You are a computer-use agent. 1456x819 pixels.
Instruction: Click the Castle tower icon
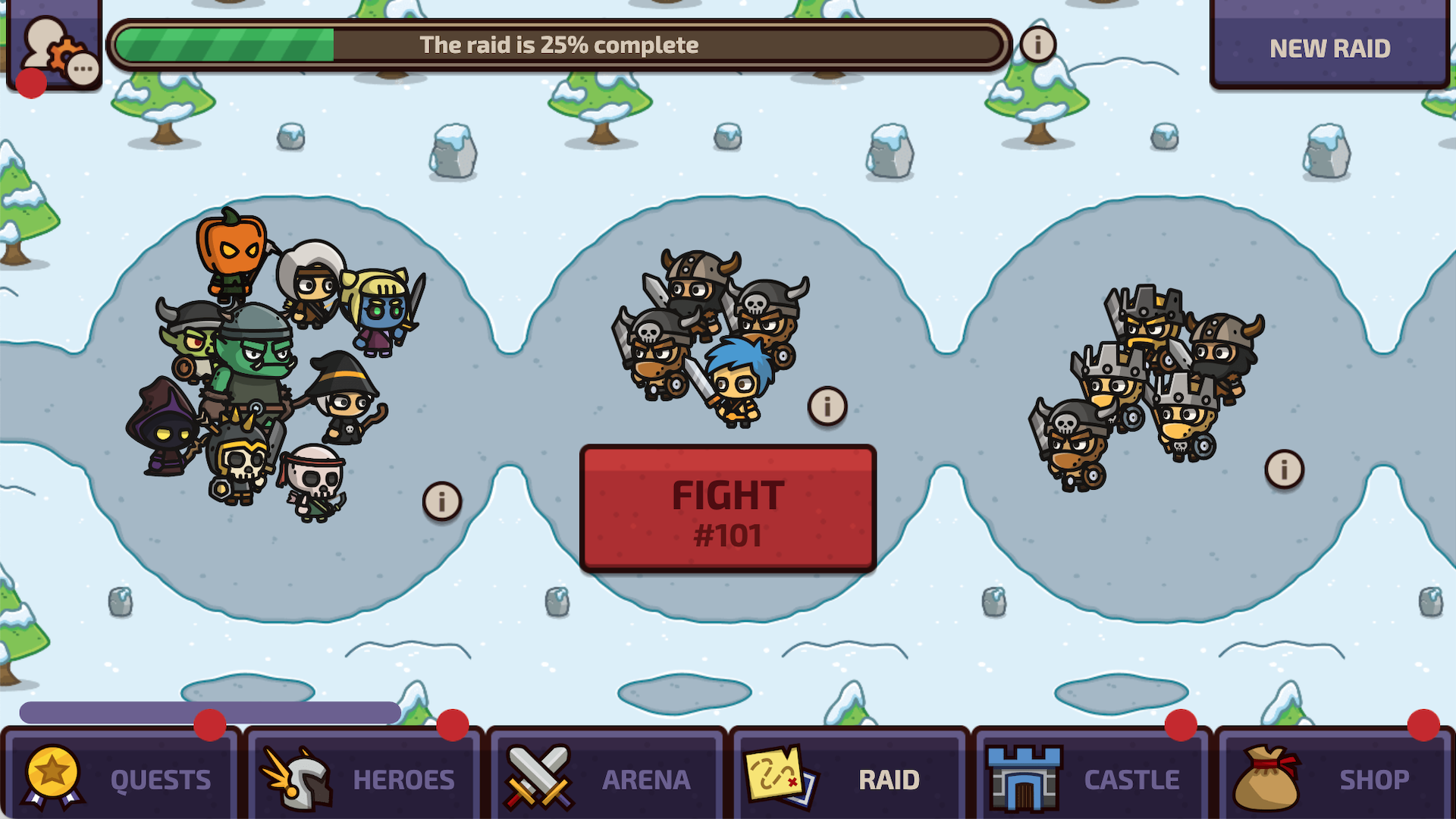click(1023, 778)
